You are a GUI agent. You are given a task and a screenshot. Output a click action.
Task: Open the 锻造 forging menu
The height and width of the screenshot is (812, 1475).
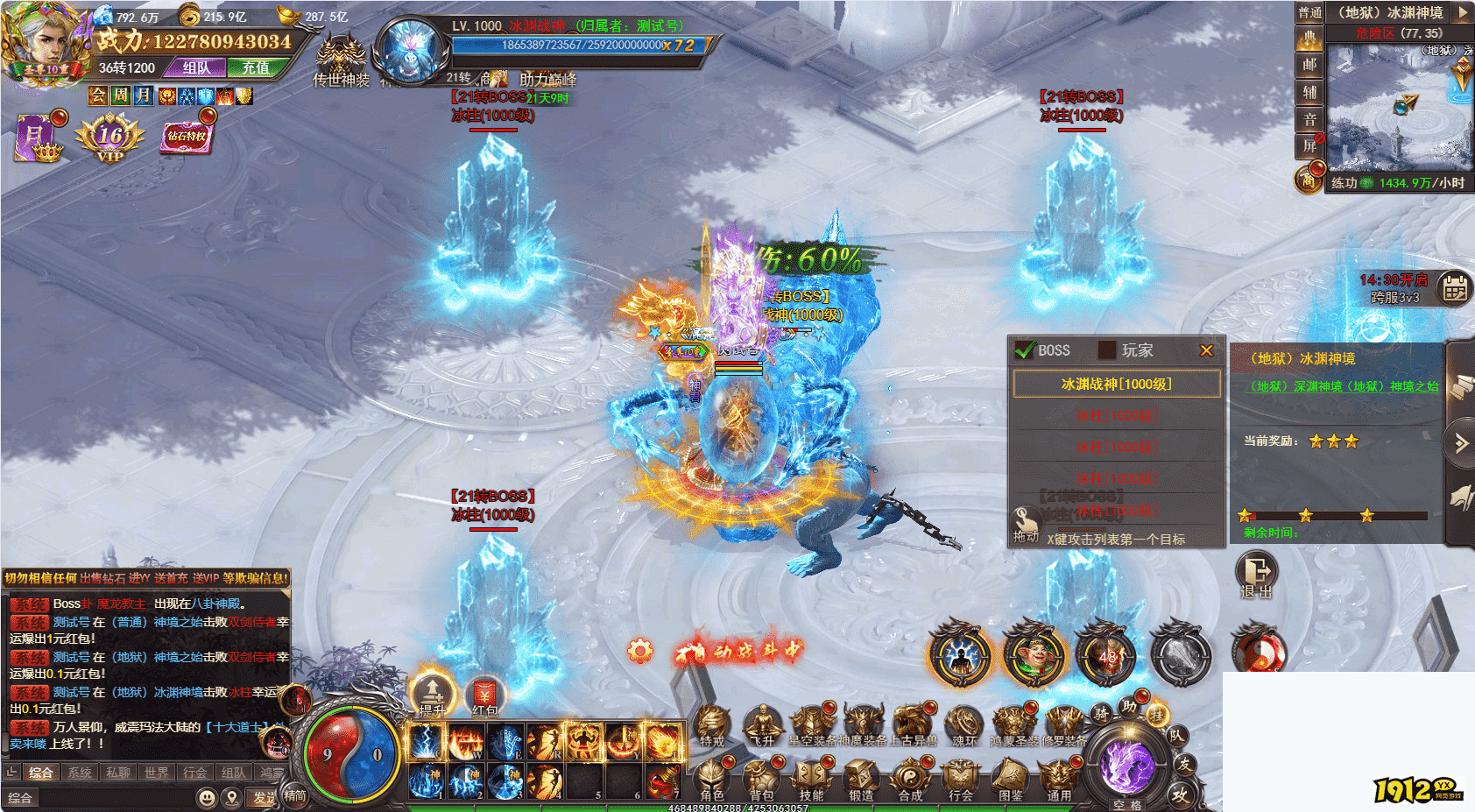(x=861, y=778)
